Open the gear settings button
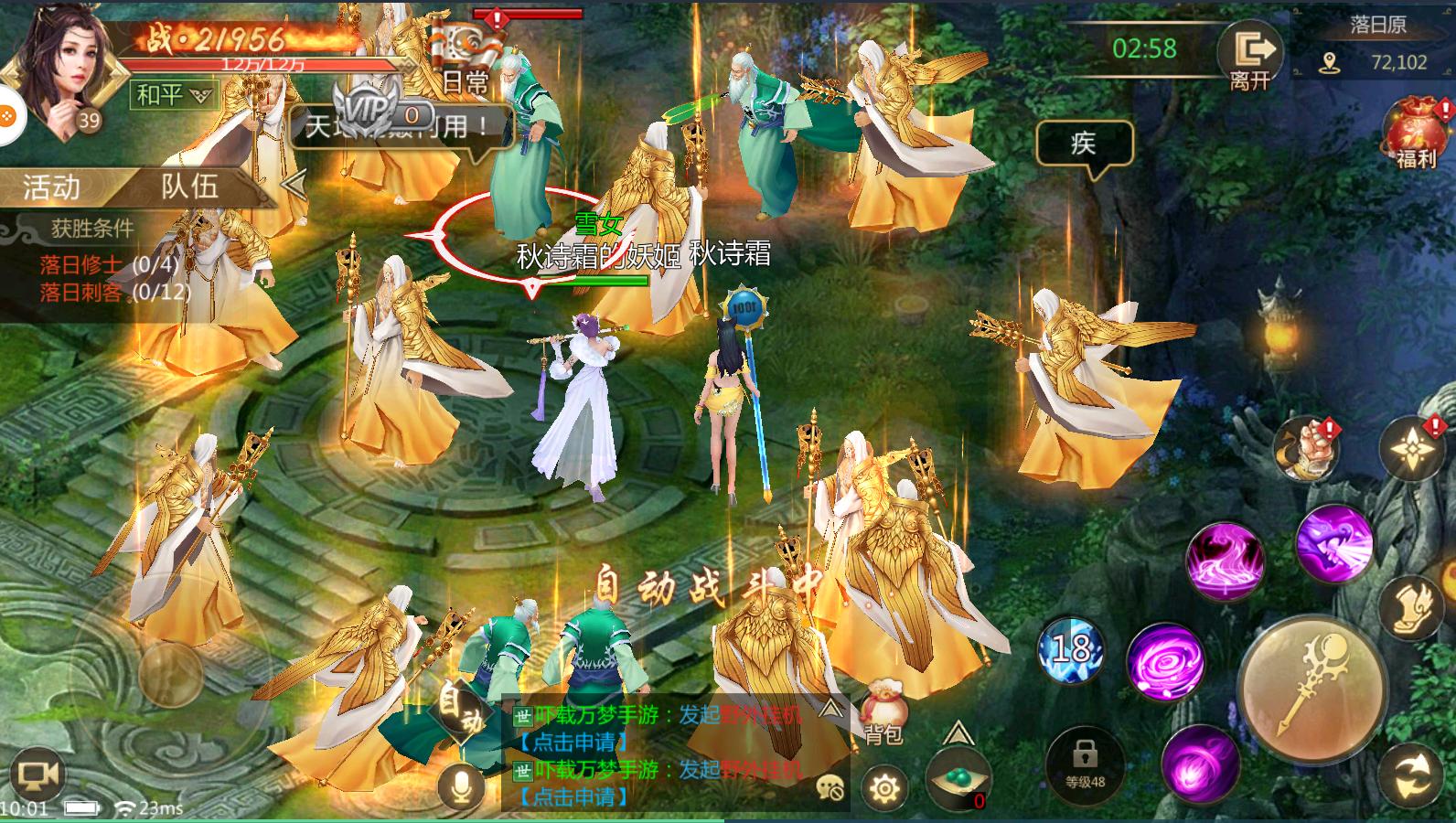This screenshot has width=1456, height=823. coord(884,787)
